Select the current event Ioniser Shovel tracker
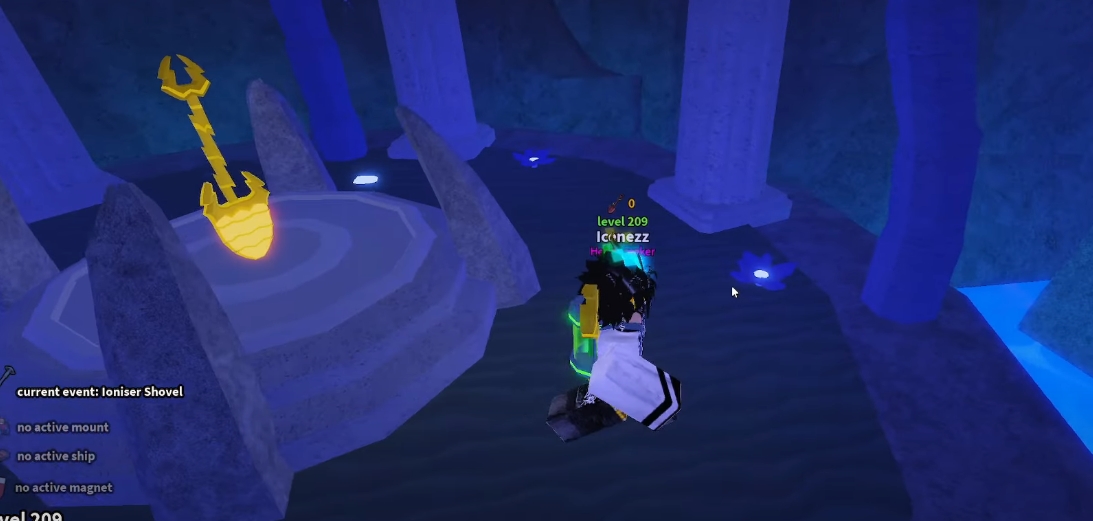This screenshot has height=521, width=1093. click(99, 392)
